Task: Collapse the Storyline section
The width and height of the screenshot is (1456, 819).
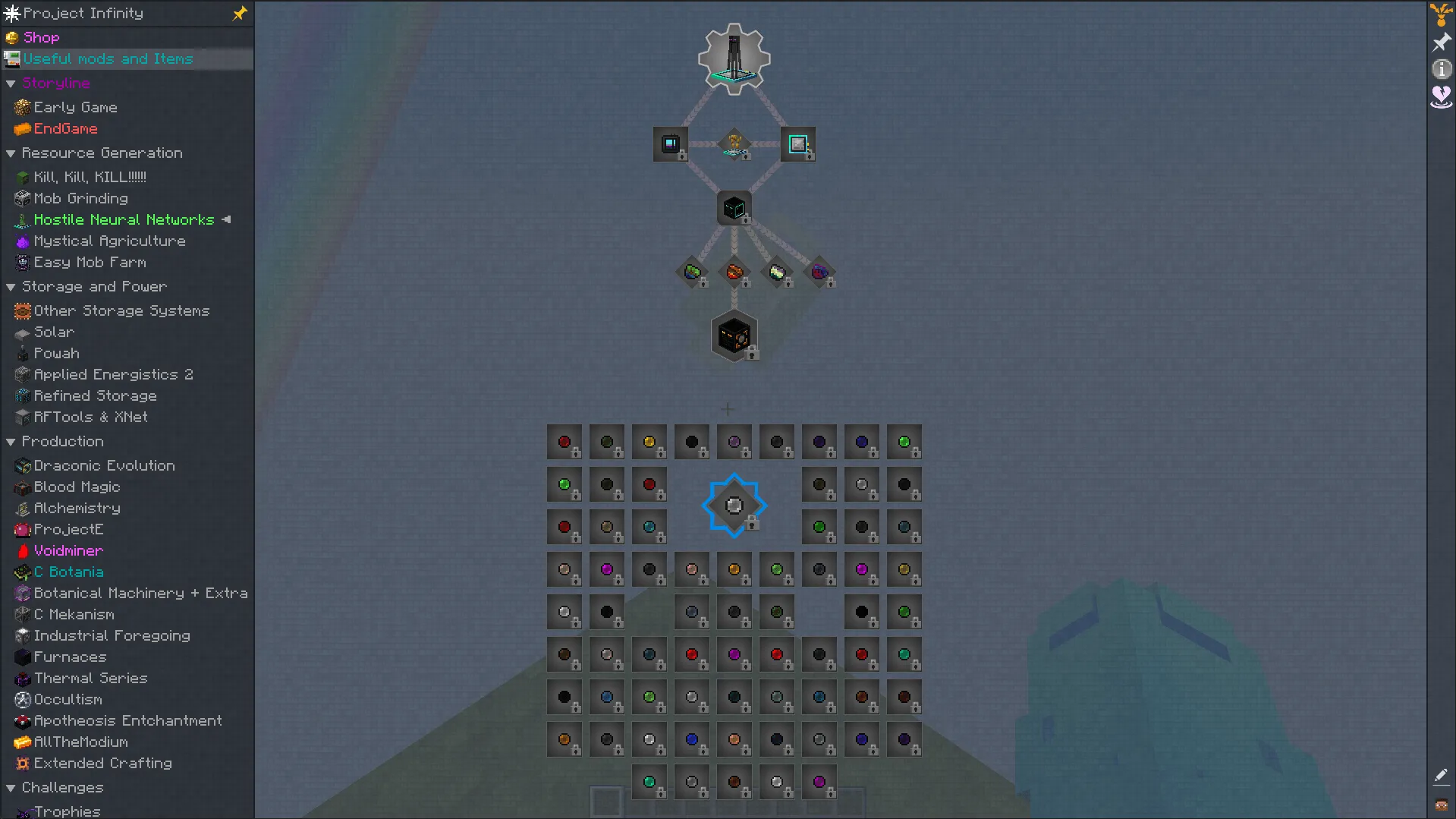Action: click(11, 83)
